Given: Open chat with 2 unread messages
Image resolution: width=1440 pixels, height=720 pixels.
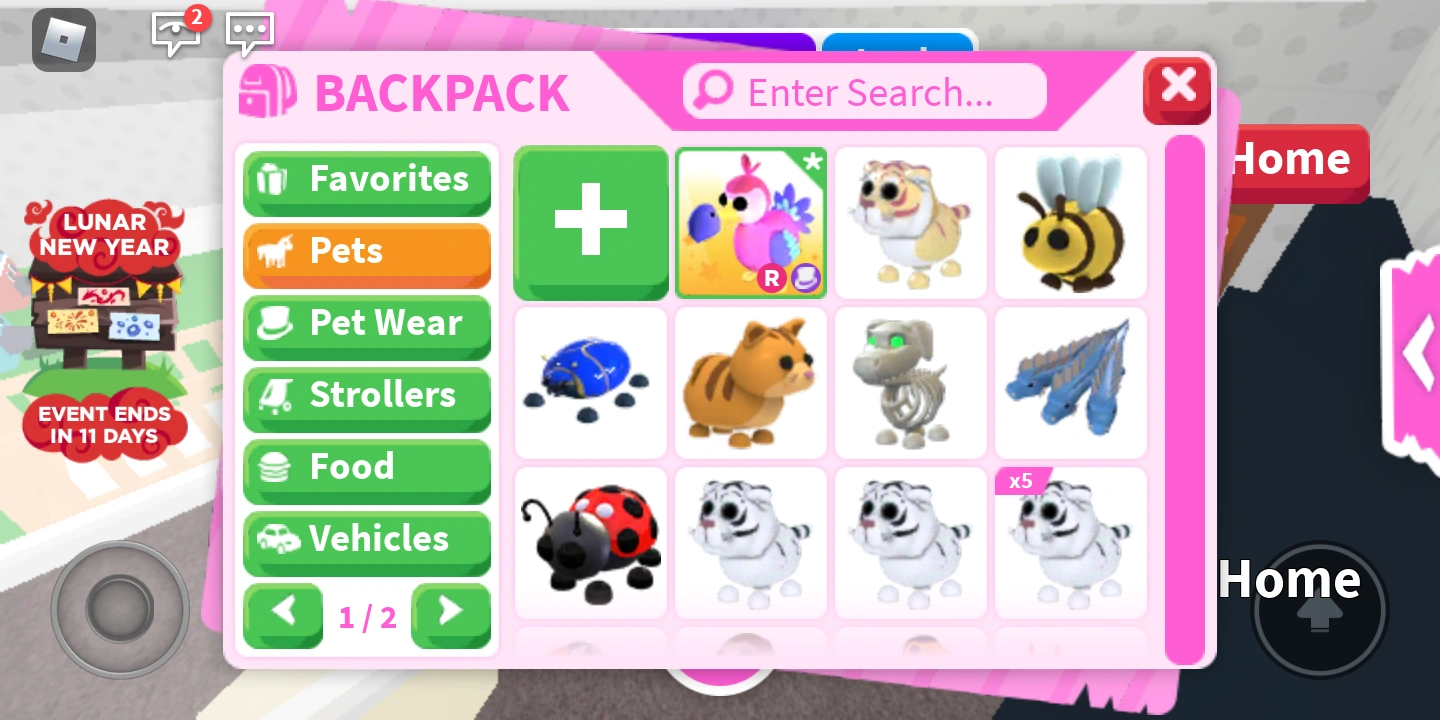Looking at the screenshot, I should (x=176, y=33).
